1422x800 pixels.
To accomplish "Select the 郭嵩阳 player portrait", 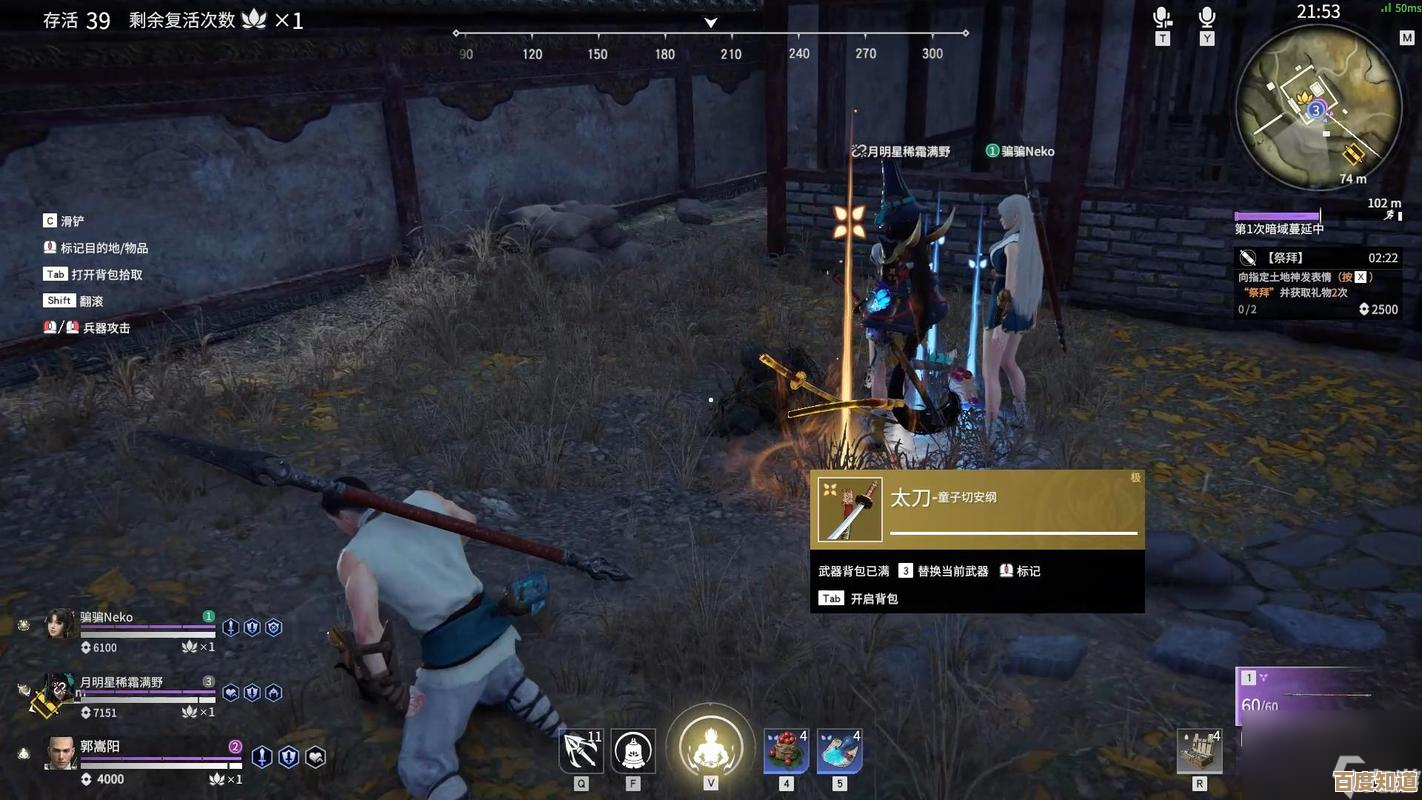I will tap(61, 753).
